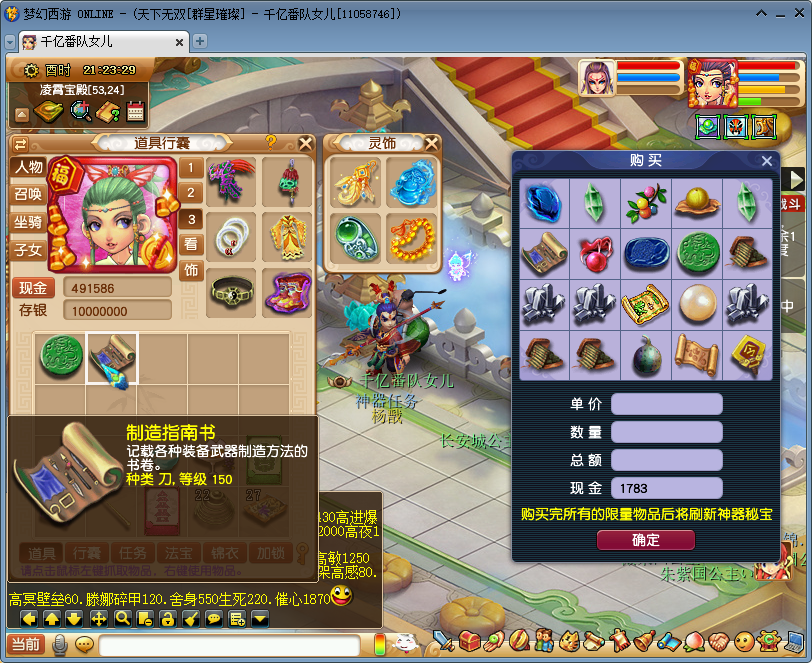Viewport: 812px width, 663px height.
Task: Close the 灵饰 accessories panel
Action: (431, 143)
